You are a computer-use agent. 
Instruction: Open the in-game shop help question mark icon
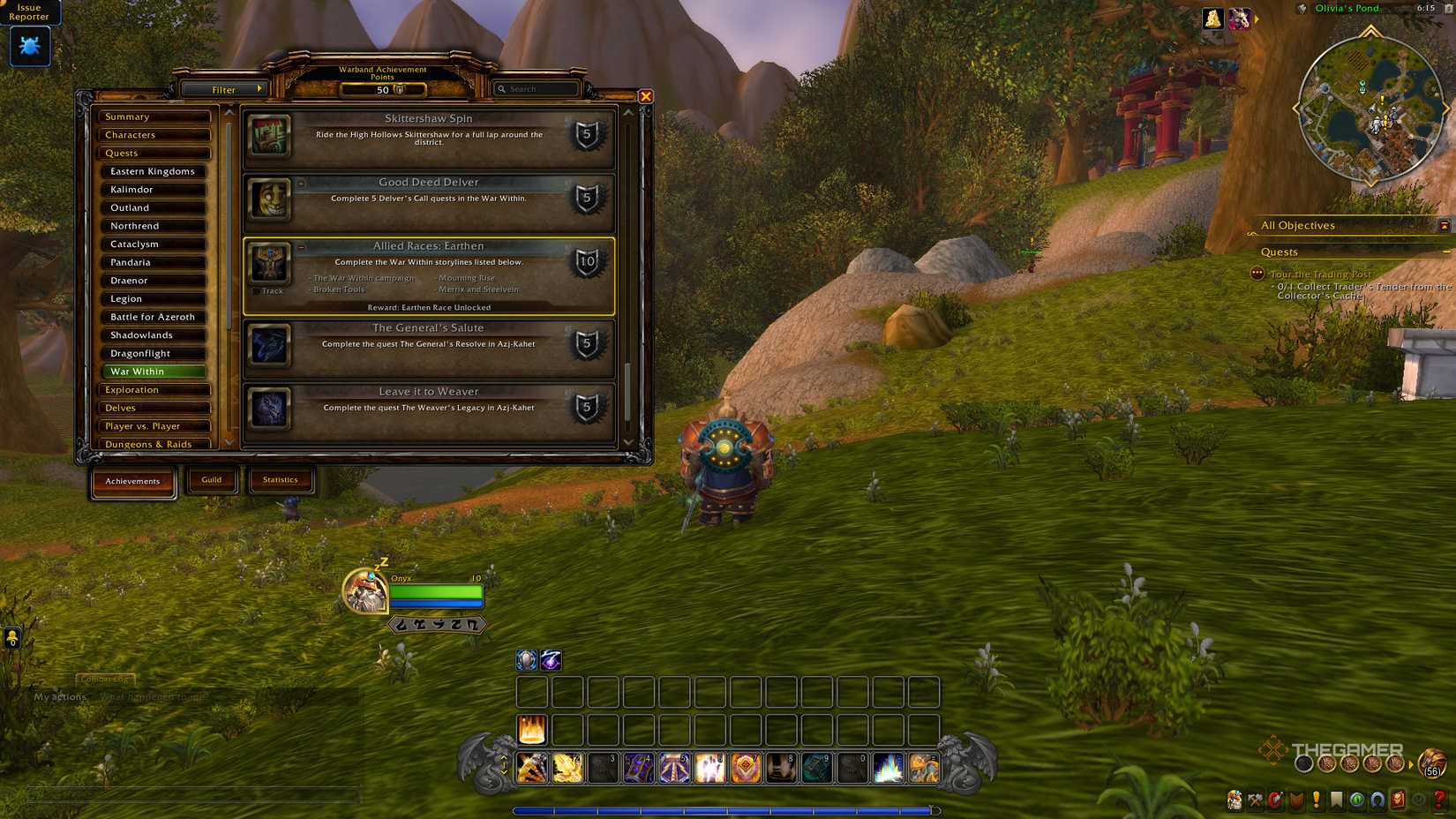[1437, 801]
